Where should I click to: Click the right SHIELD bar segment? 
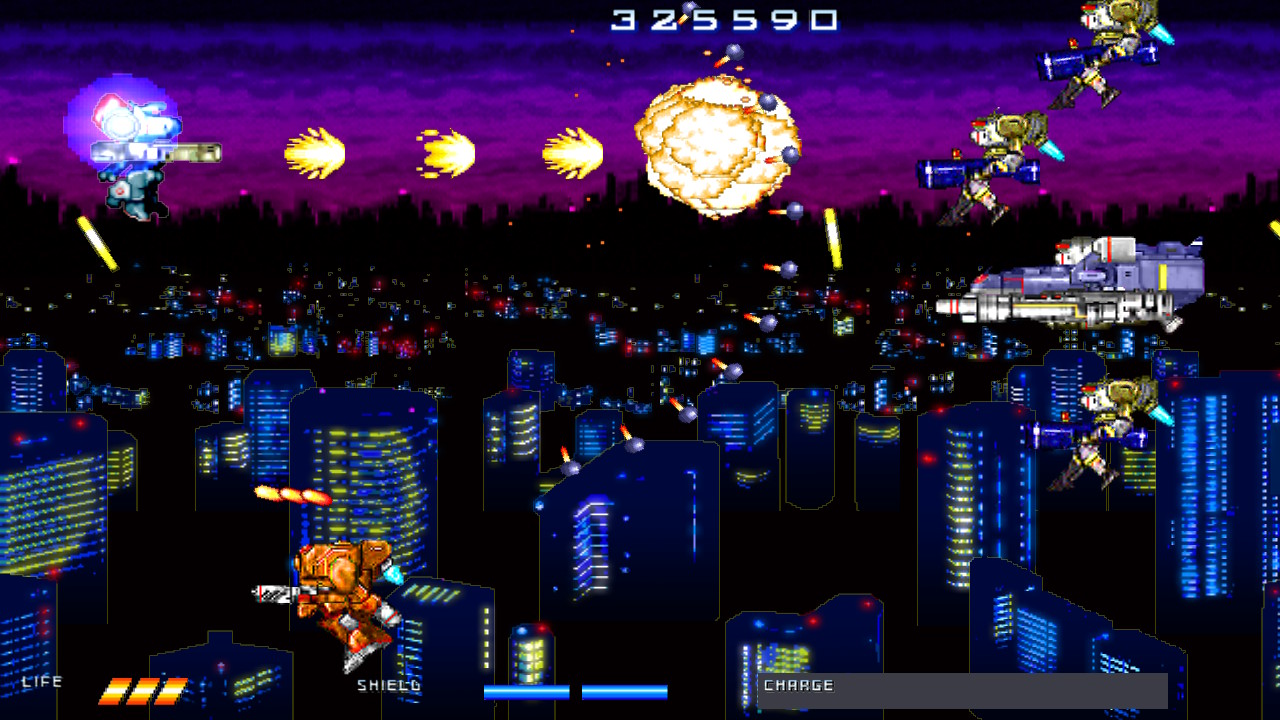(x=625, y=691)
